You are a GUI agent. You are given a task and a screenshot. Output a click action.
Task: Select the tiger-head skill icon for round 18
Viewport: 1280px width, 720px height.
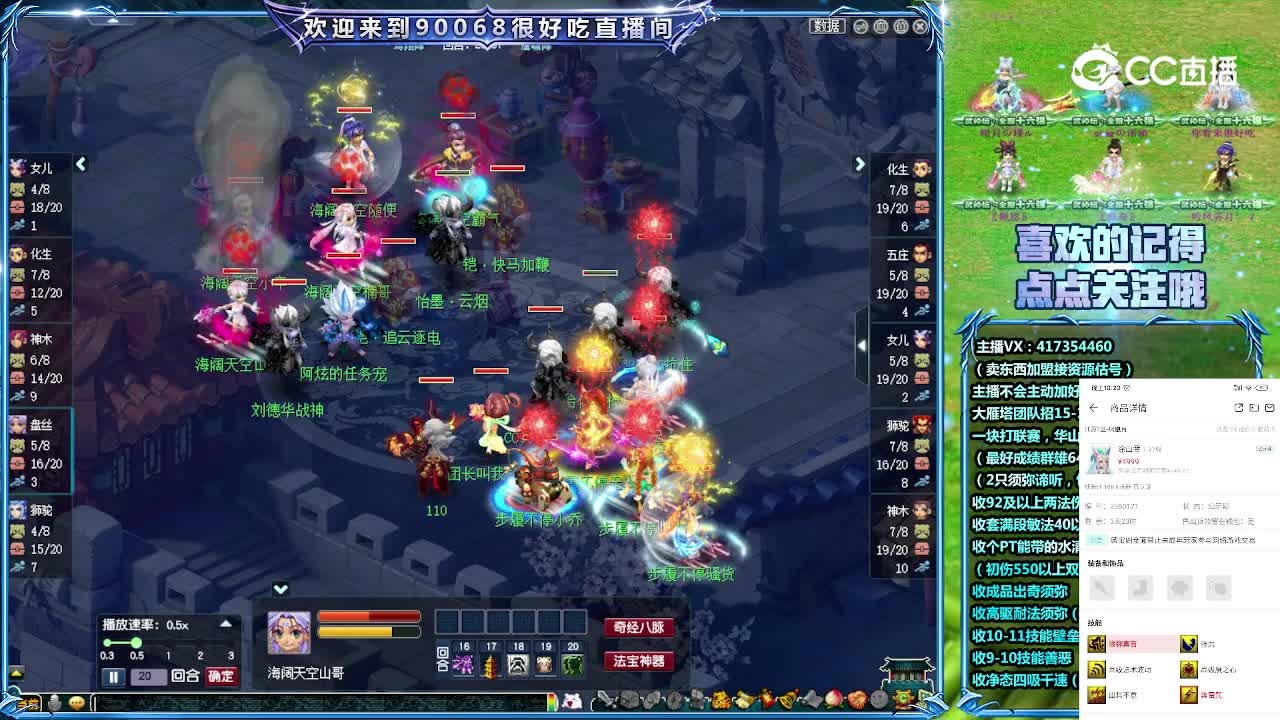pos(518,665)
